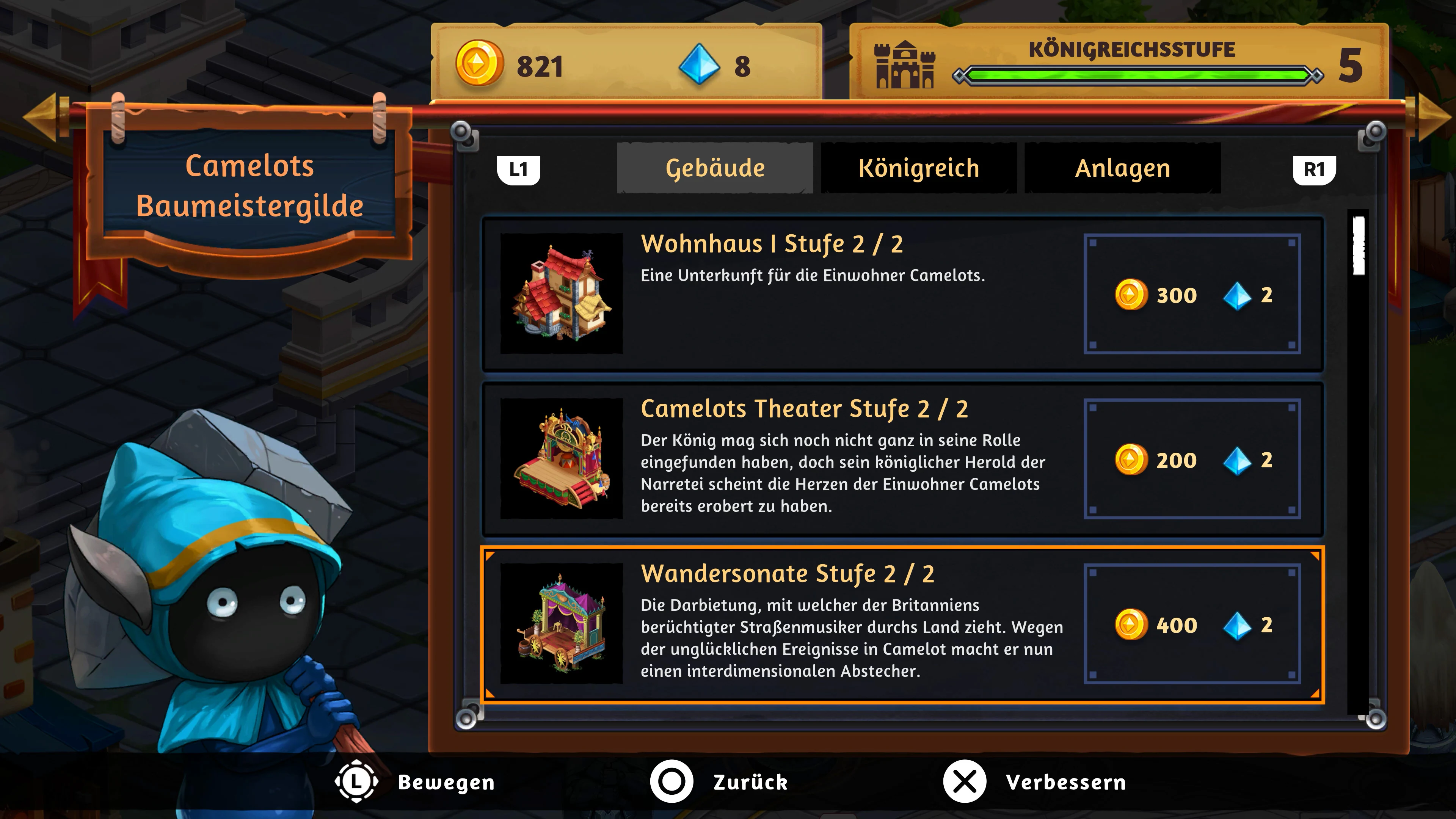Viewport: 1456px width, 819px height.
Task: Click the Camelots Theater building thumbnail
Action: pos(562,459)
